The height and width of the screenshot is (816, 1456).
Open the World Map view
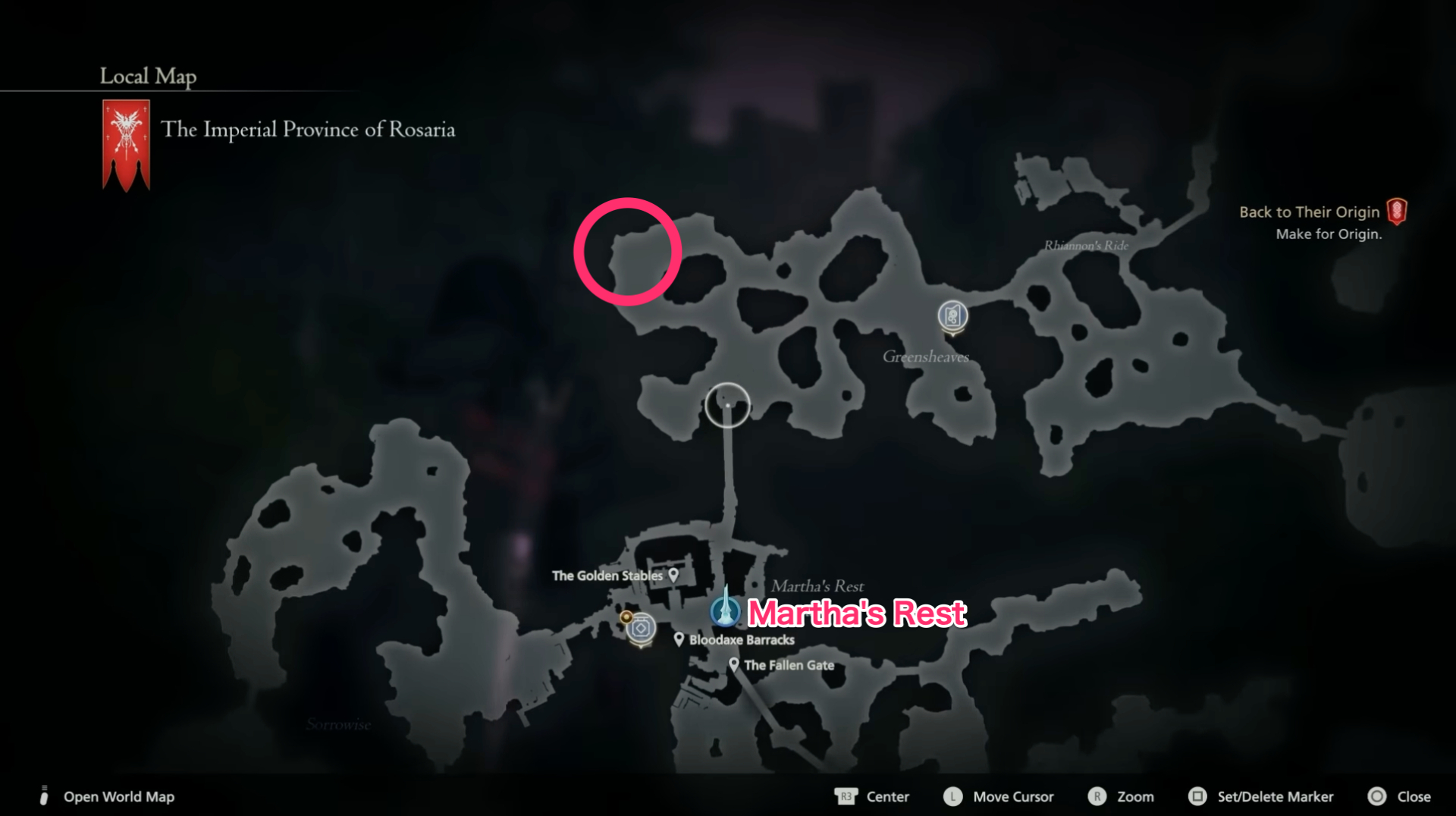[118, 797]
